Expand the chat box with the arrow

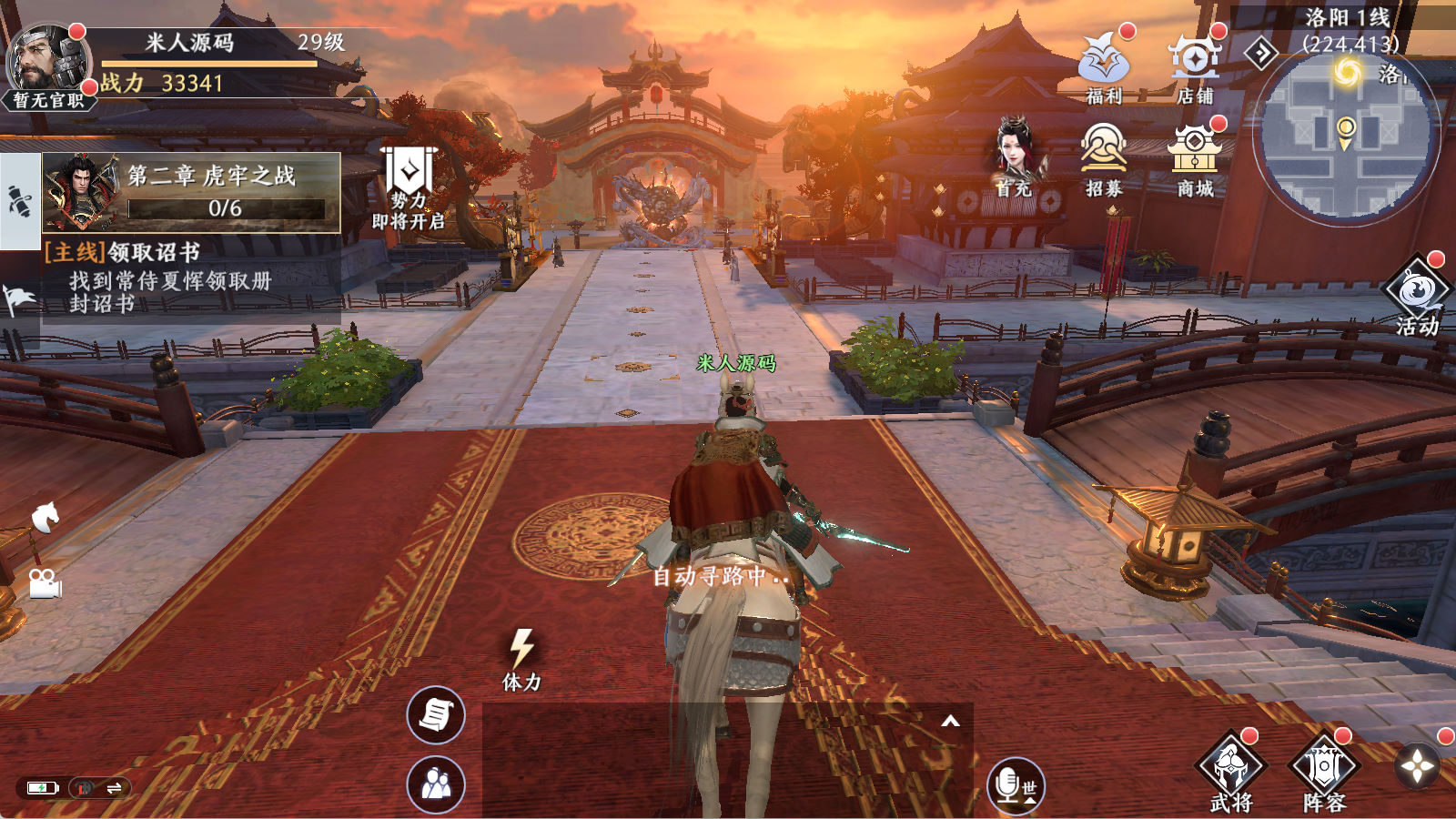coord(950,722)
